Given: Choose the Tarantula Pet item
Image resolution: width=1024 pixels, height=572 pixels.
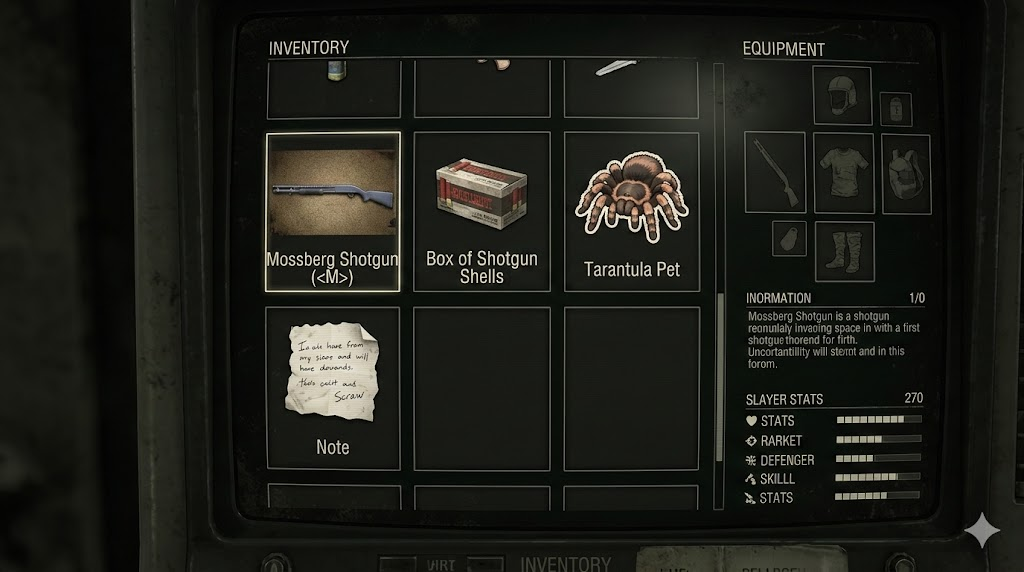Looking at the screenshot, I should coord(632,211).
